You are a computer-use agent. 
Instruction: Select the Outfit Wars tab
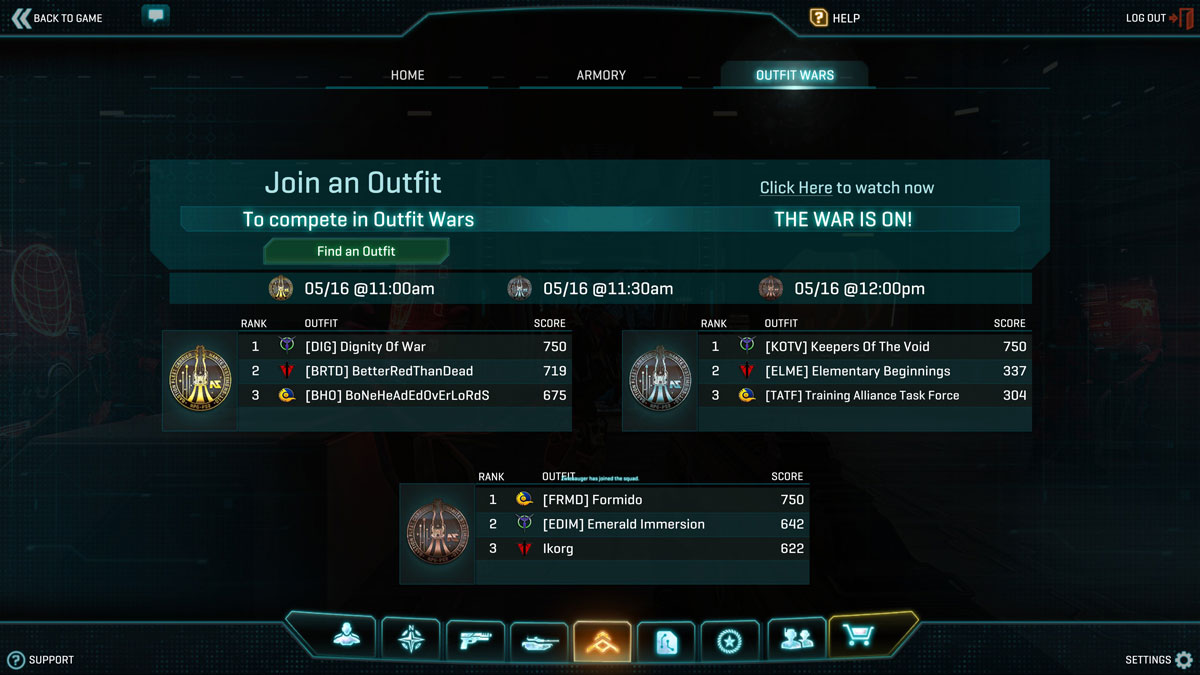click(x=794, y=75)
